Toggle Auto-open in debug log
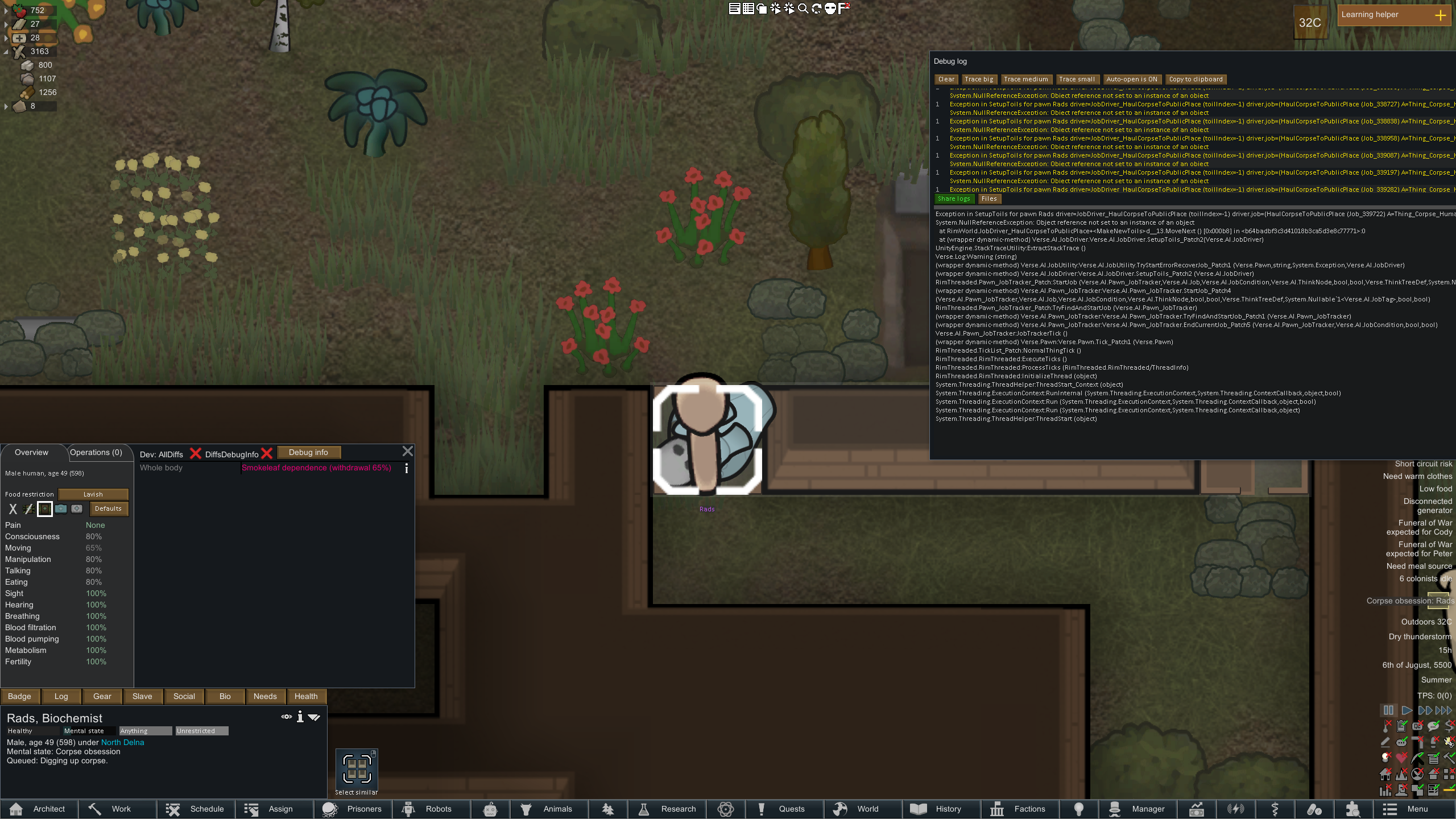The height and width of the screenshot is (819, 1456). pos(1132,80)
